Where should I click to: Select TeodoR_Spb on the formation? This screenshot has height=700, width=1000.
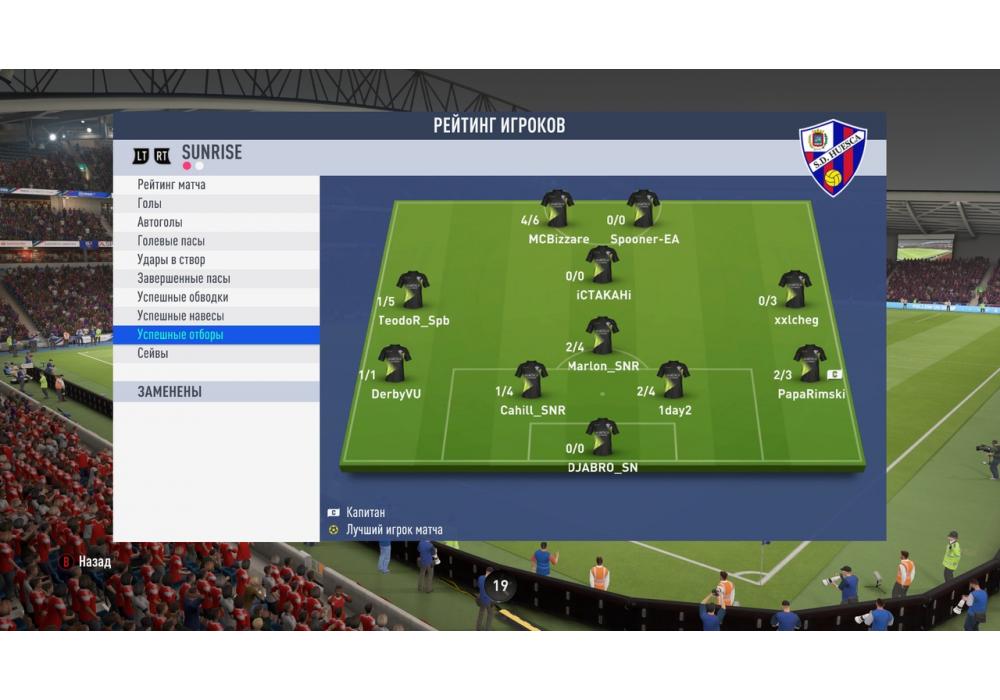tap(412, 290)
